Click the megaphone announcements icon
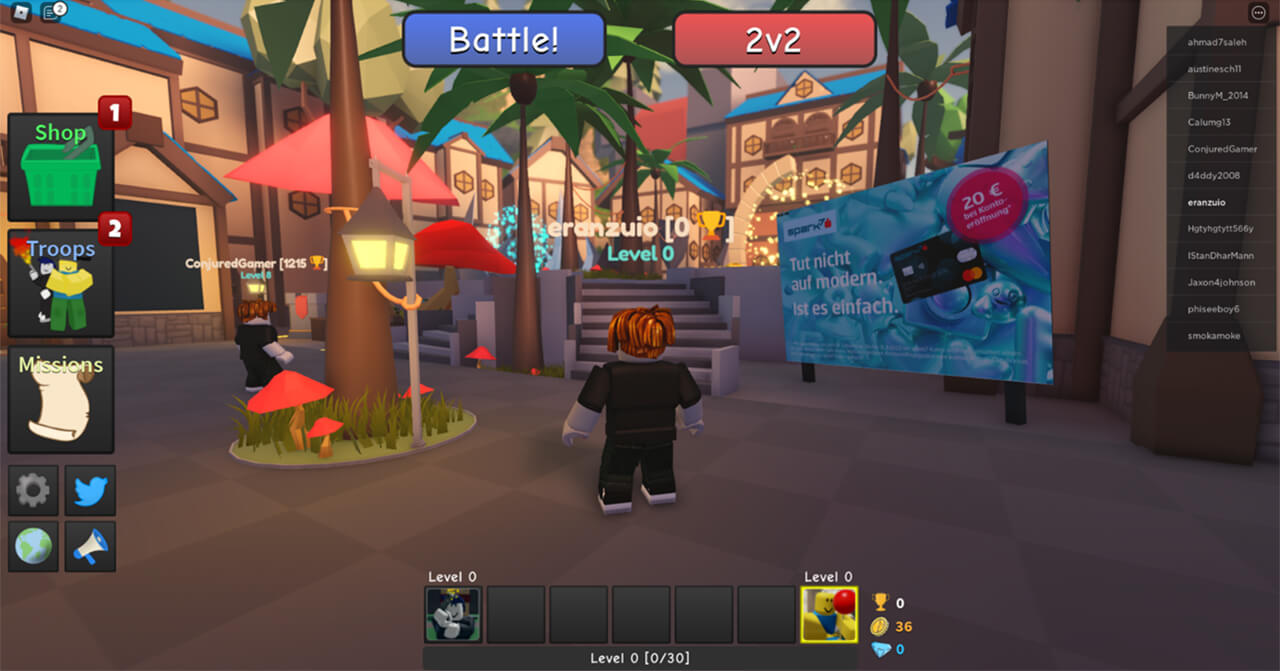The image size is (1280, 671). (x=90, y=546)
